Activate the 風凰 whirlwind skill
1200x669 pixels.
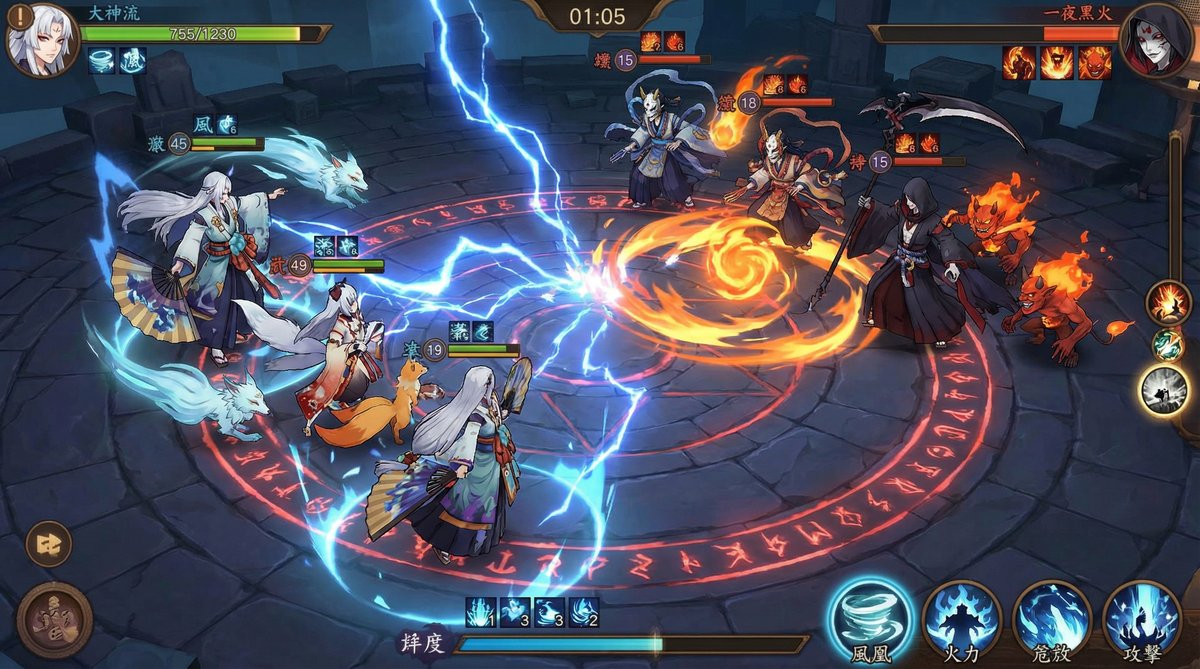click(x=871, y=619)
